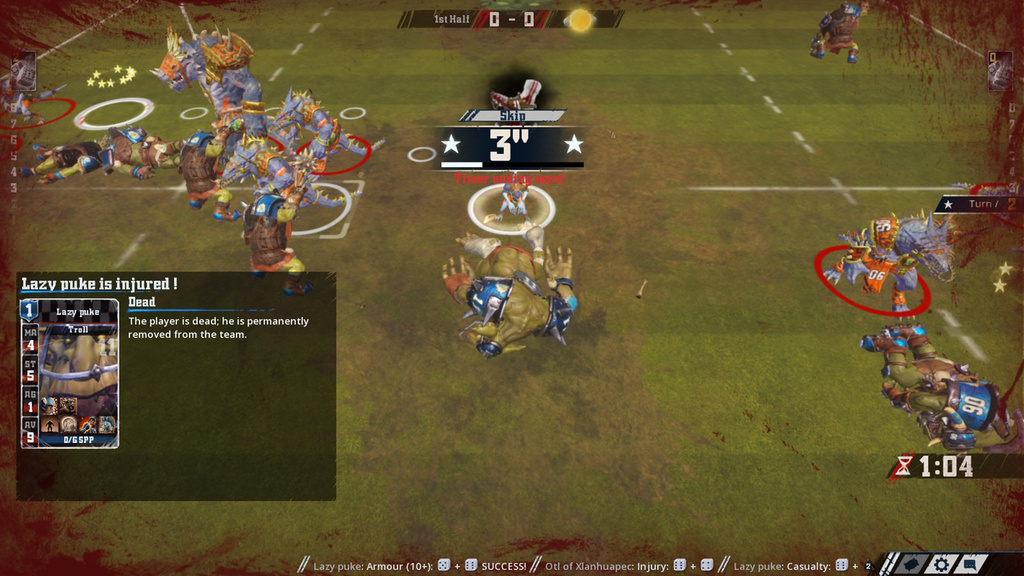Open the settings gear menu
1024x576 pixels.
click(x=941, y=565)
